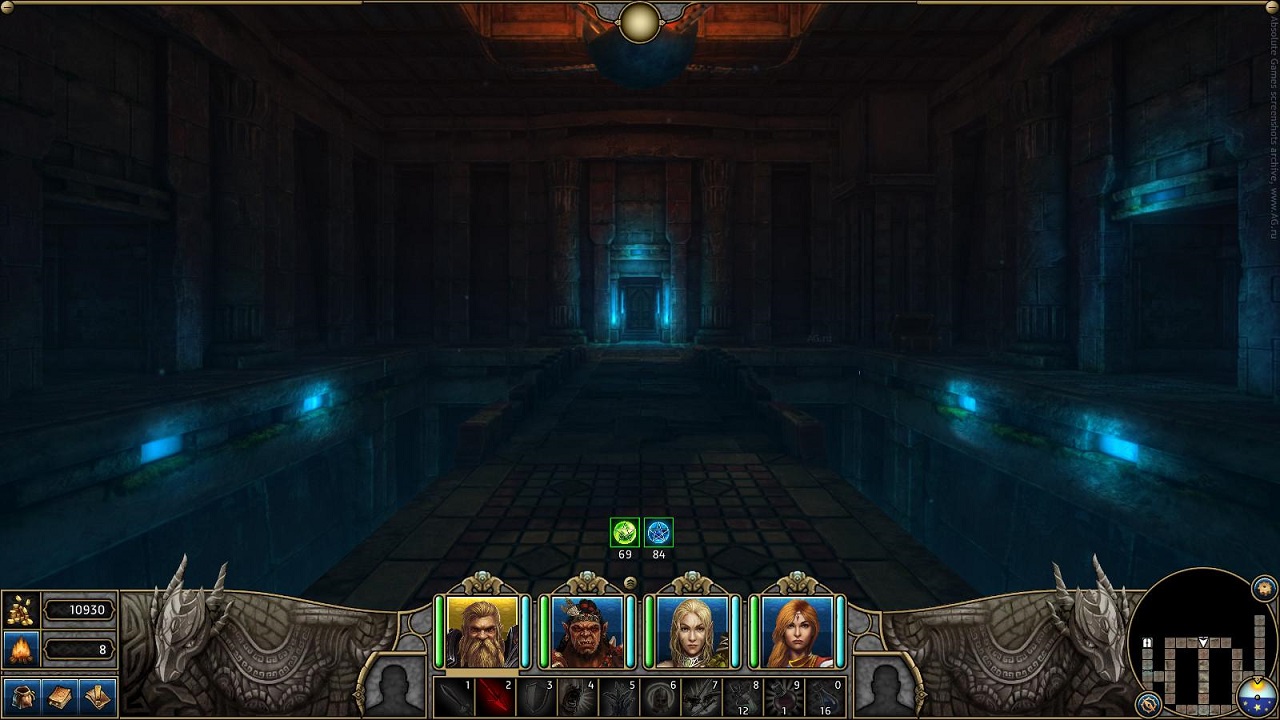The height and width of the screenshot is (720, 1280).
Task: Use the potion in quickslot 0
Action: (x=825, y=697)
